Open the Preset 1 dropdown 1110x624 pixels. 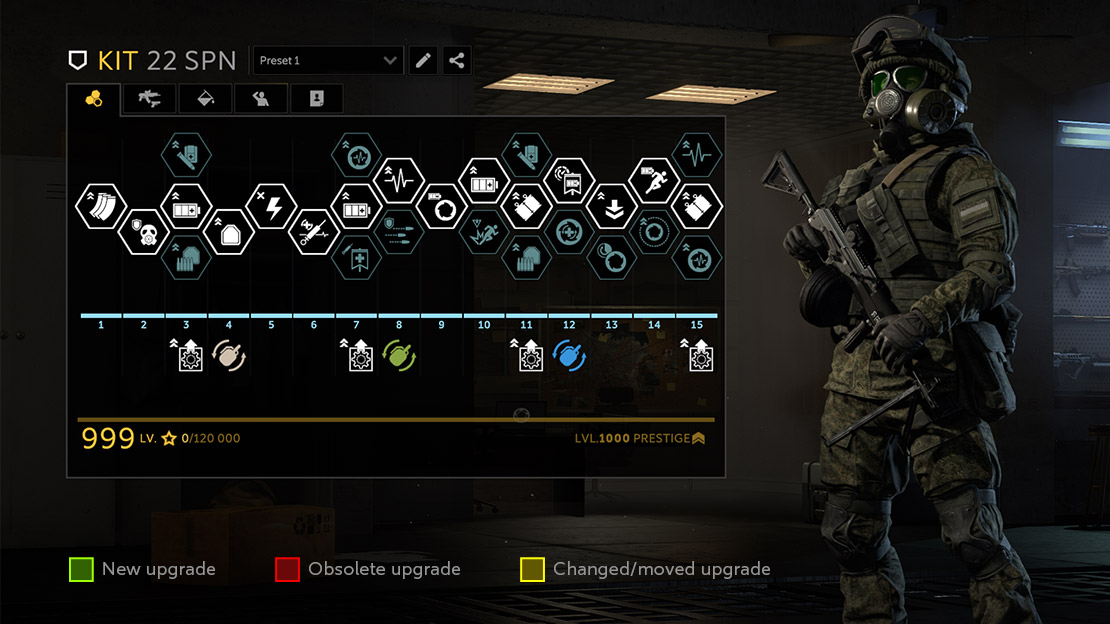[328, 61]
